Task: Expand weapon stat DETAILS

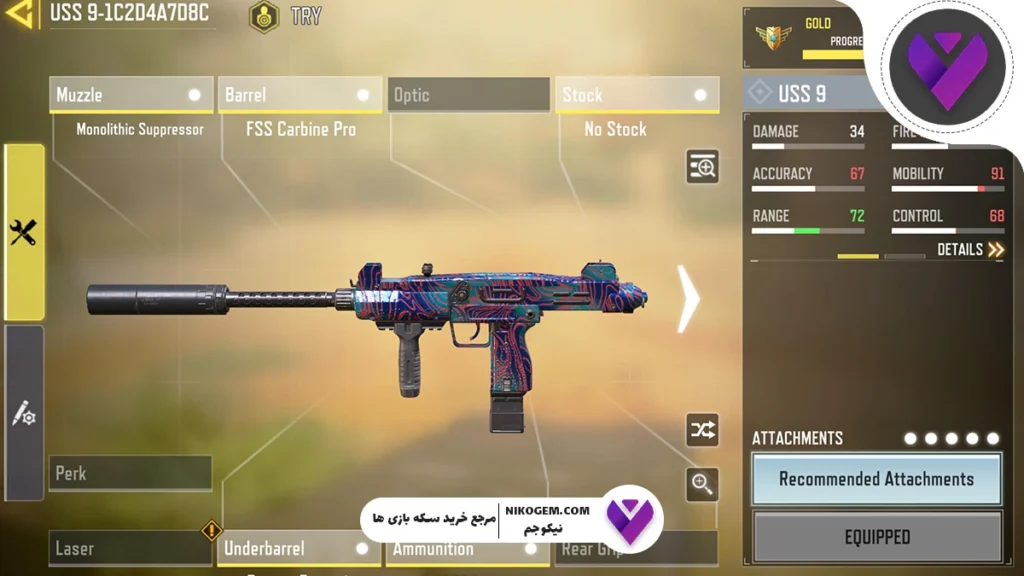Action: click(x=970, y=249)
